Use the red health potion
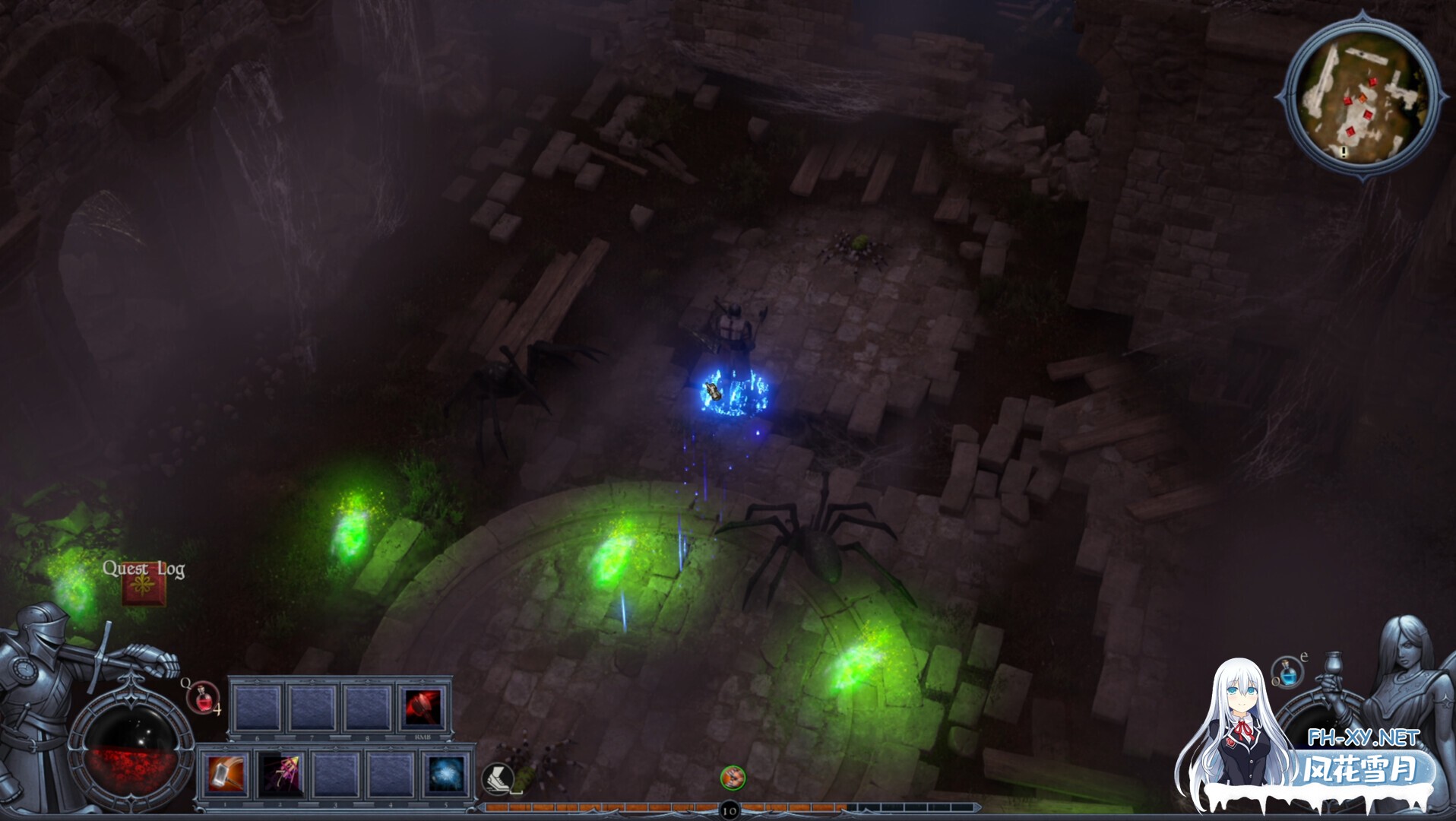1456x821 pixels. pos(203,698)
